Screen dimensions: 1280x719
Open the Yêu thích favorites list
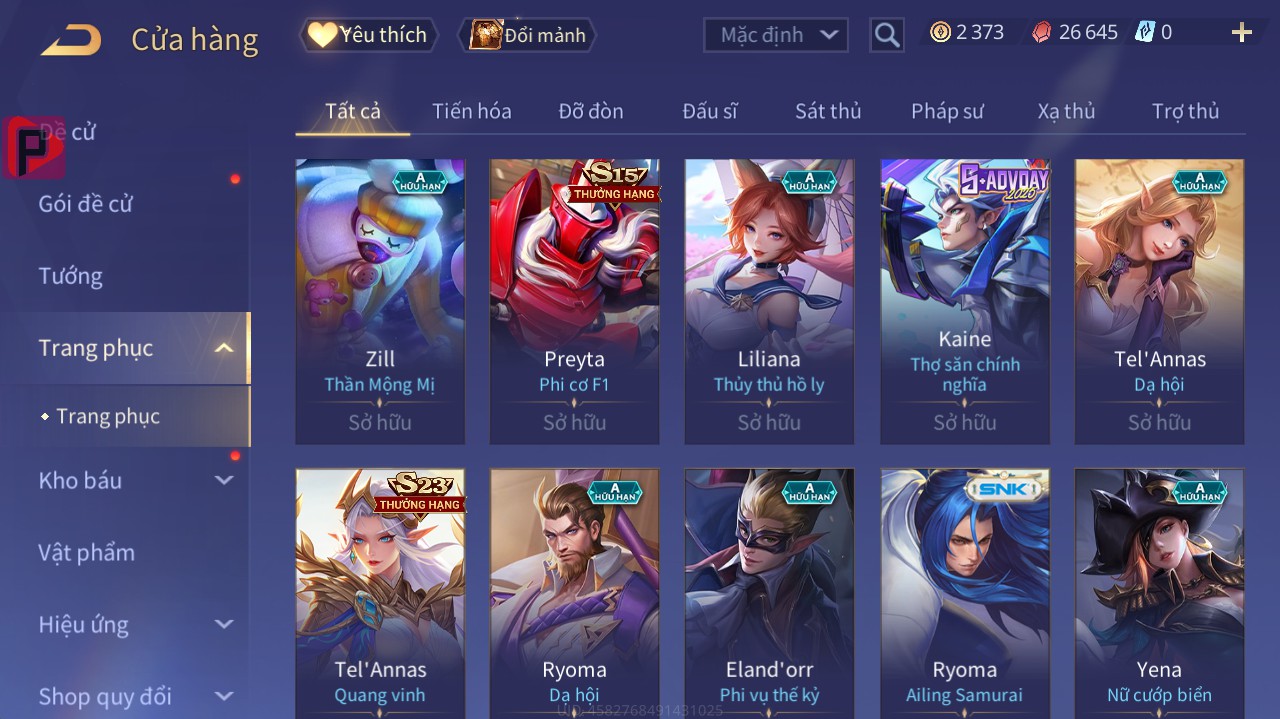[369, 35]
